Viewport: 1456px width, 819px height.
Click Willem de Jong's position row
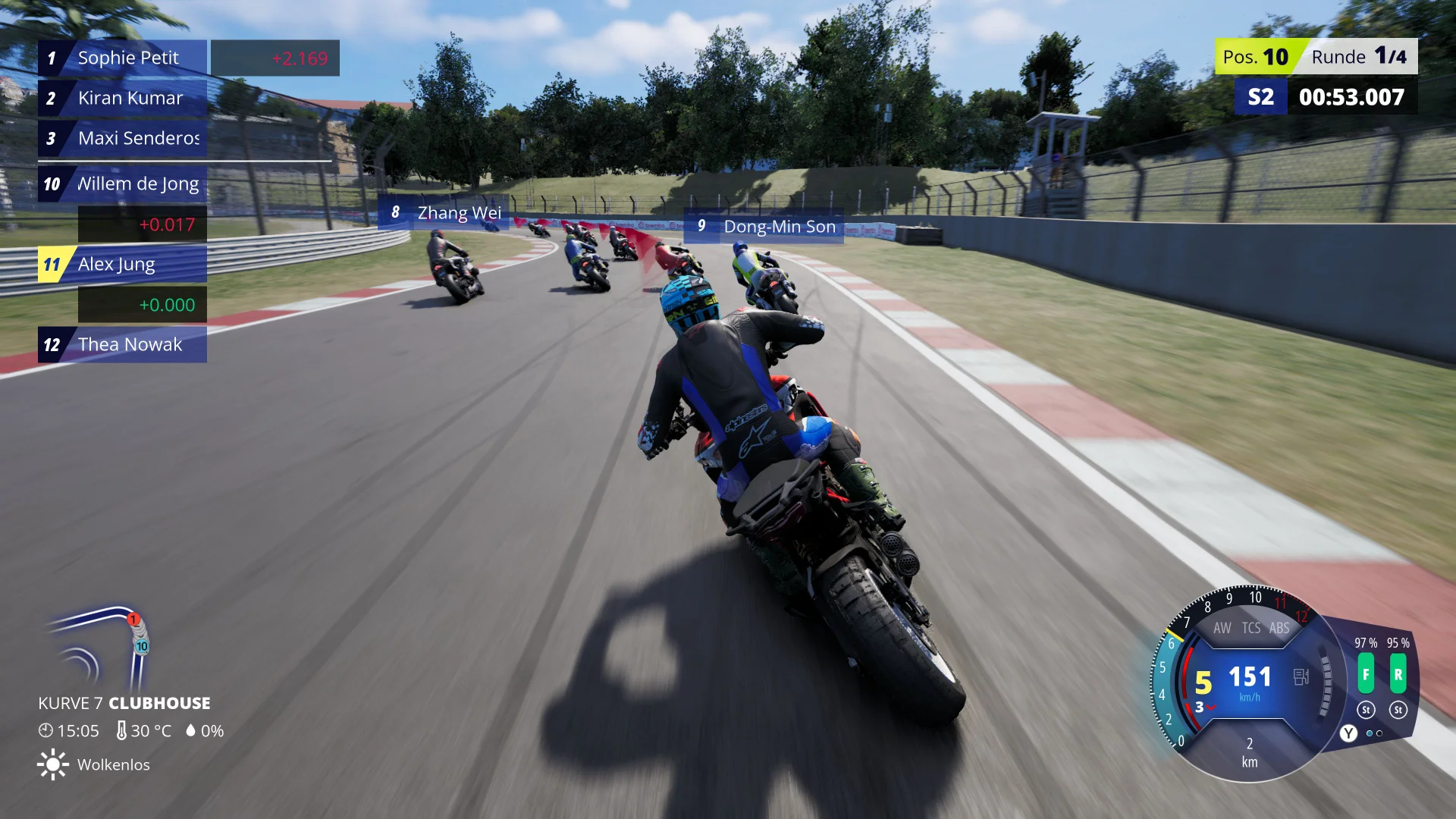[123, 184]
